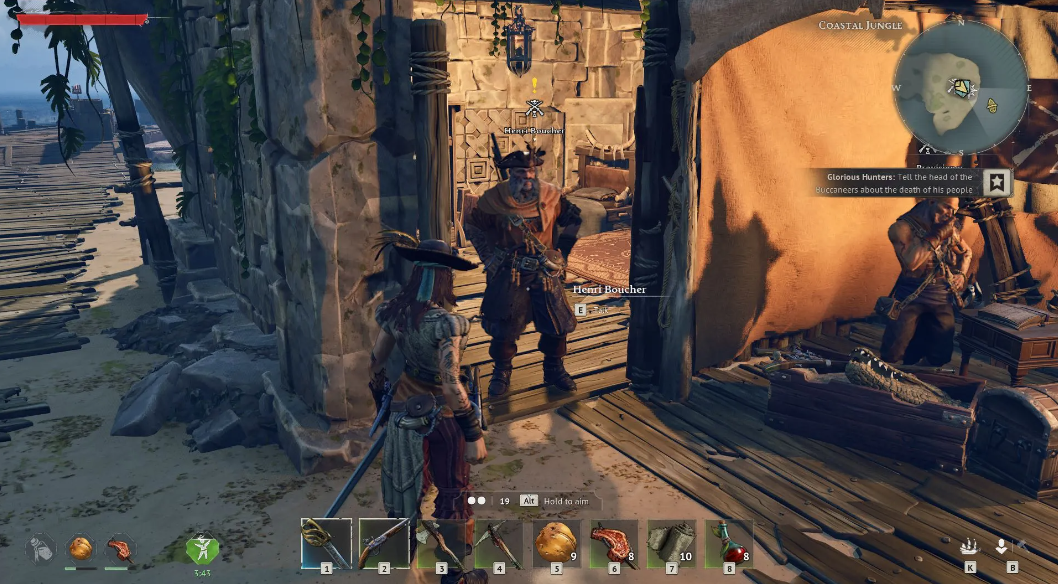The height and width of the screenshot is (584, 1058).
Task: Inspect the bread food buff icon
Action: 80,548
